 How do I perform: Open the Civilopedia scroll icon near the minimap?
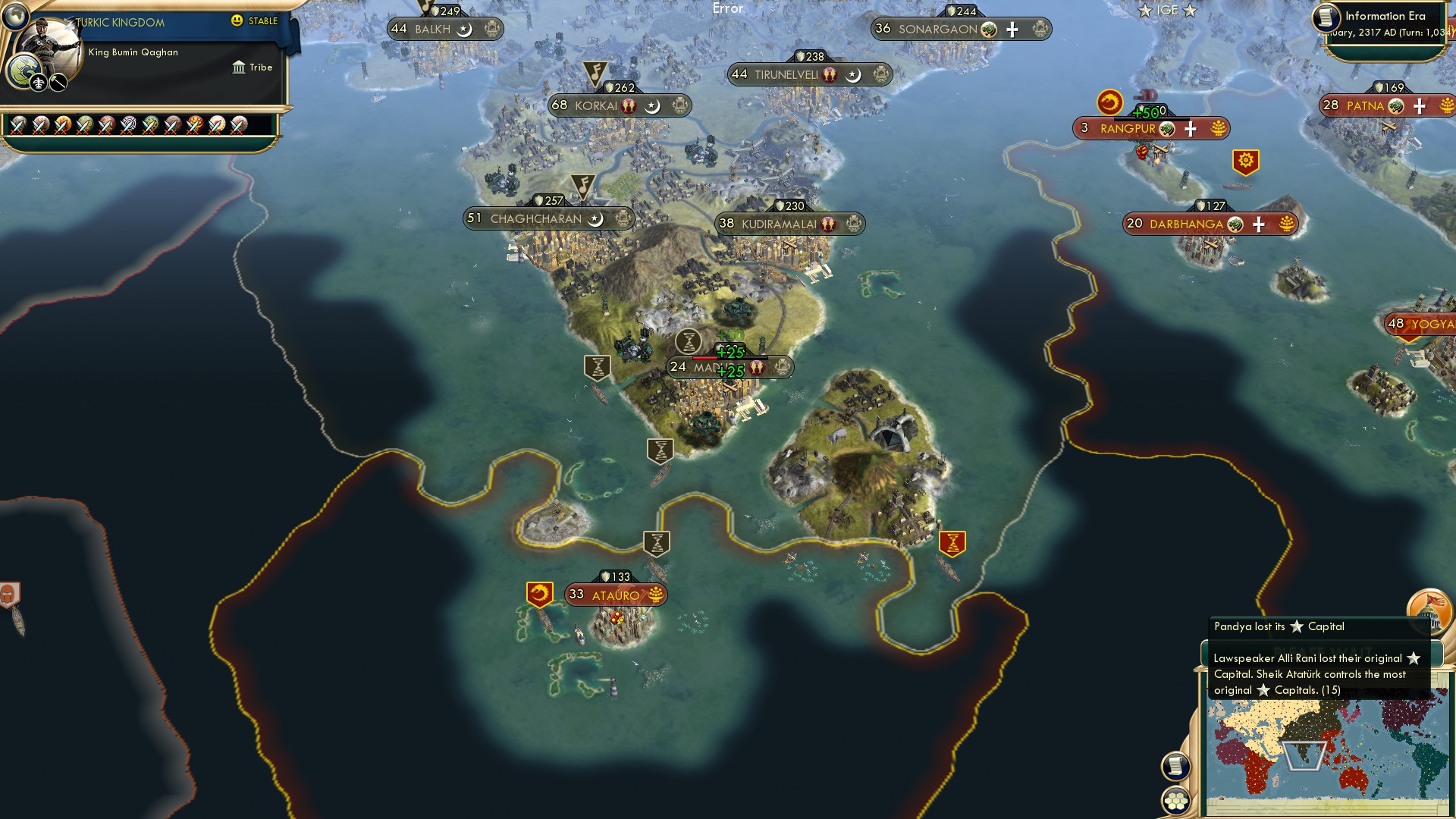tap(1175, 766)
